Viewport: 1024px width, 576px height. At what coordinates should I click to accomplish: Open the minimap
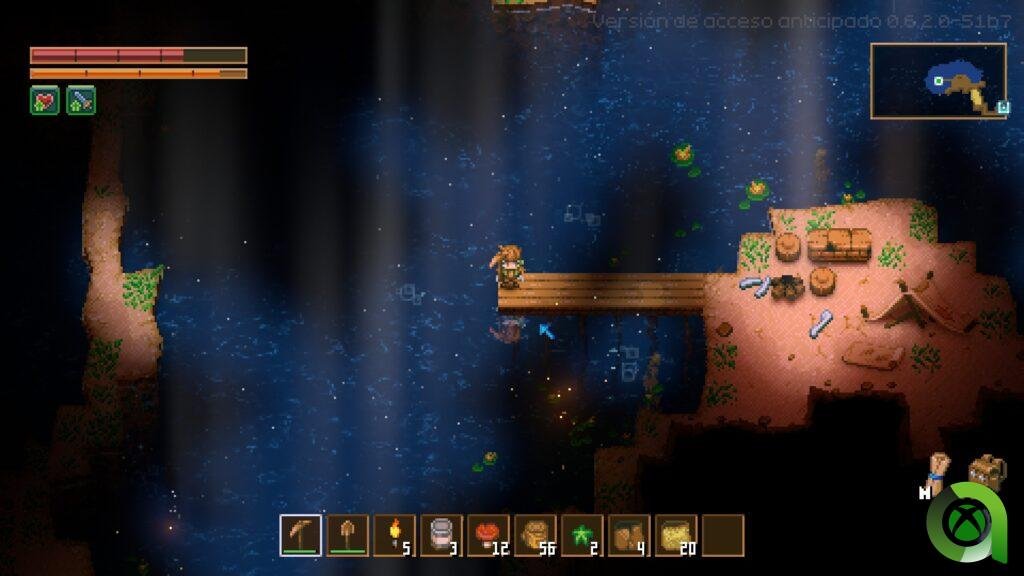(x=938, y=81)
